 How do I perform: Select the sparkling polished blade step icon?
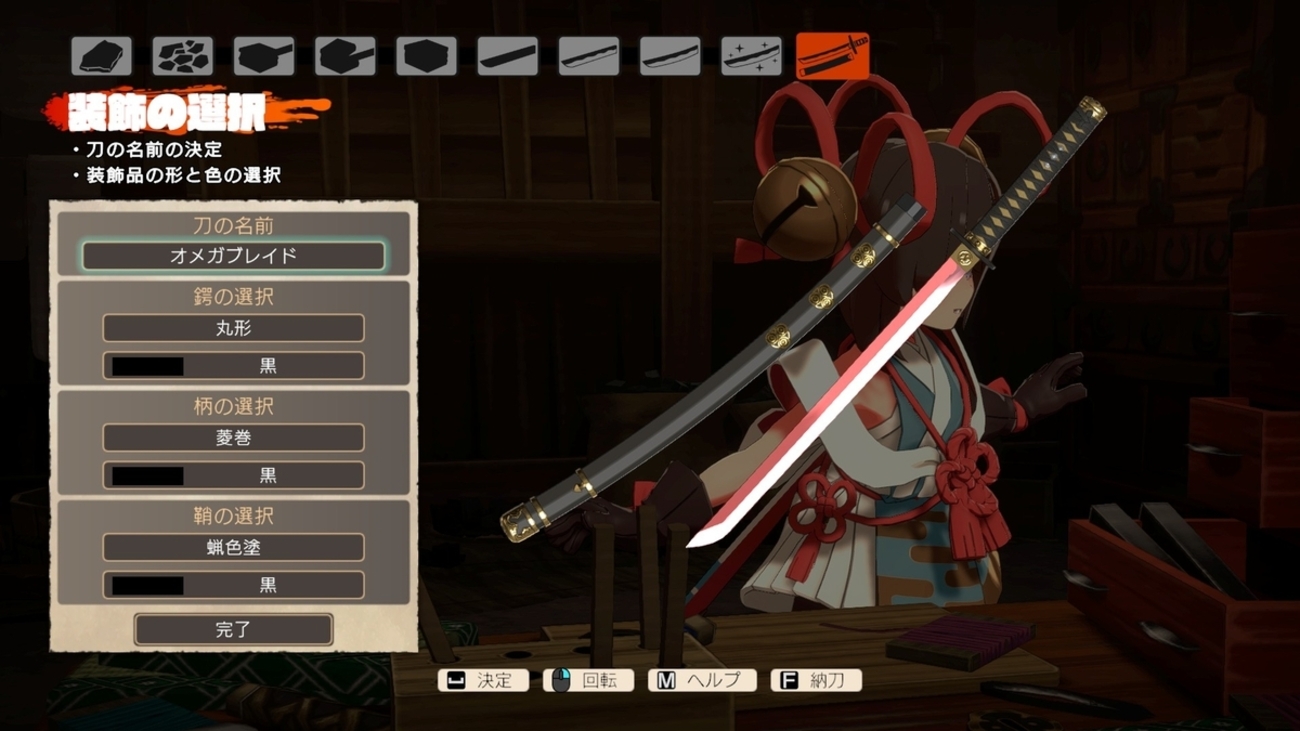pyautogui.click(x=751, y=56)
